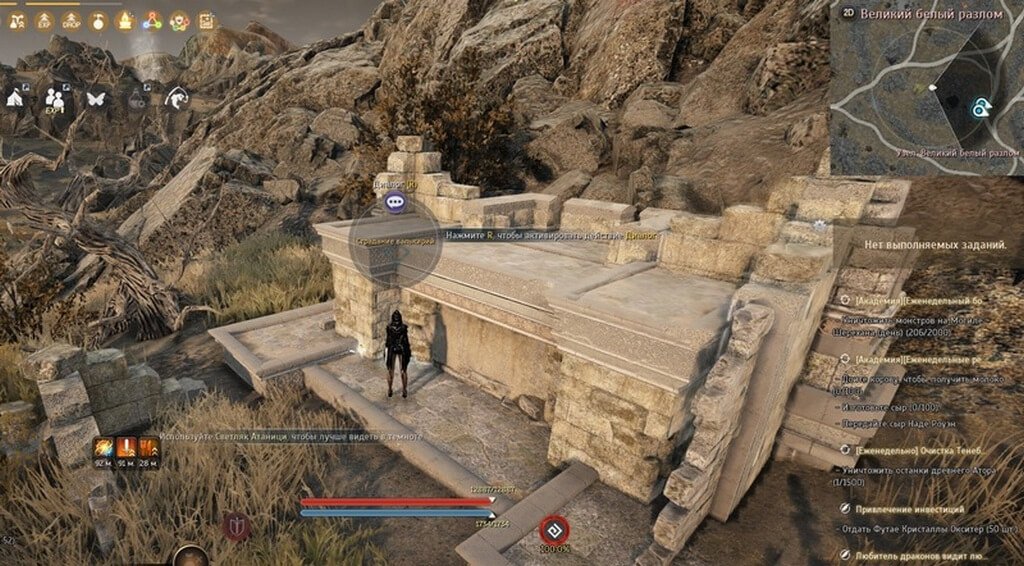Click the colored triangle nodes icon
The height and width of the screenshot is (566, 1024).
[x=152, y=20]
